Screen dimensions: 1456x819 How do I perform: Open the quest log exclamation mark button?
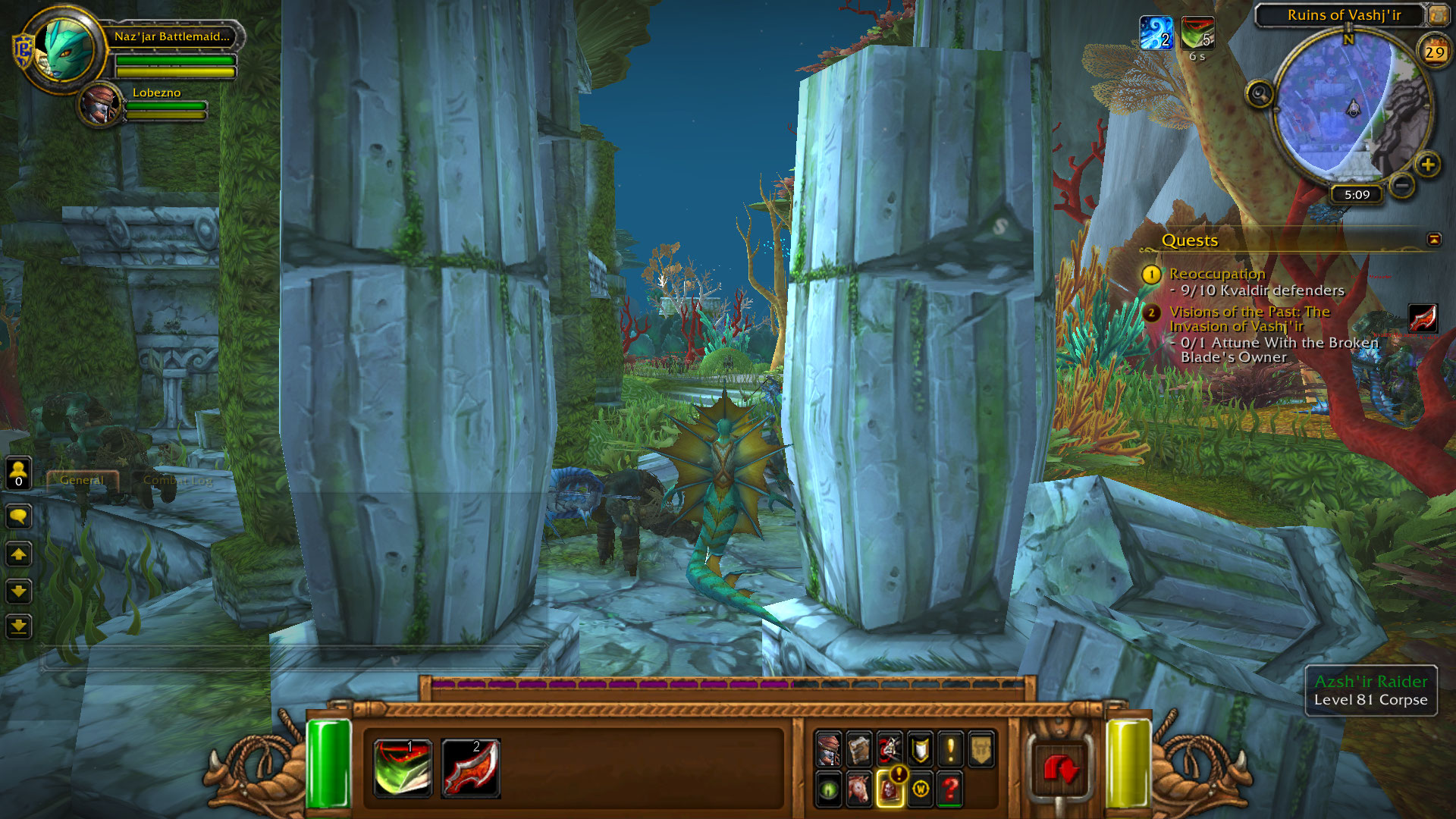(x=950, y=749)
